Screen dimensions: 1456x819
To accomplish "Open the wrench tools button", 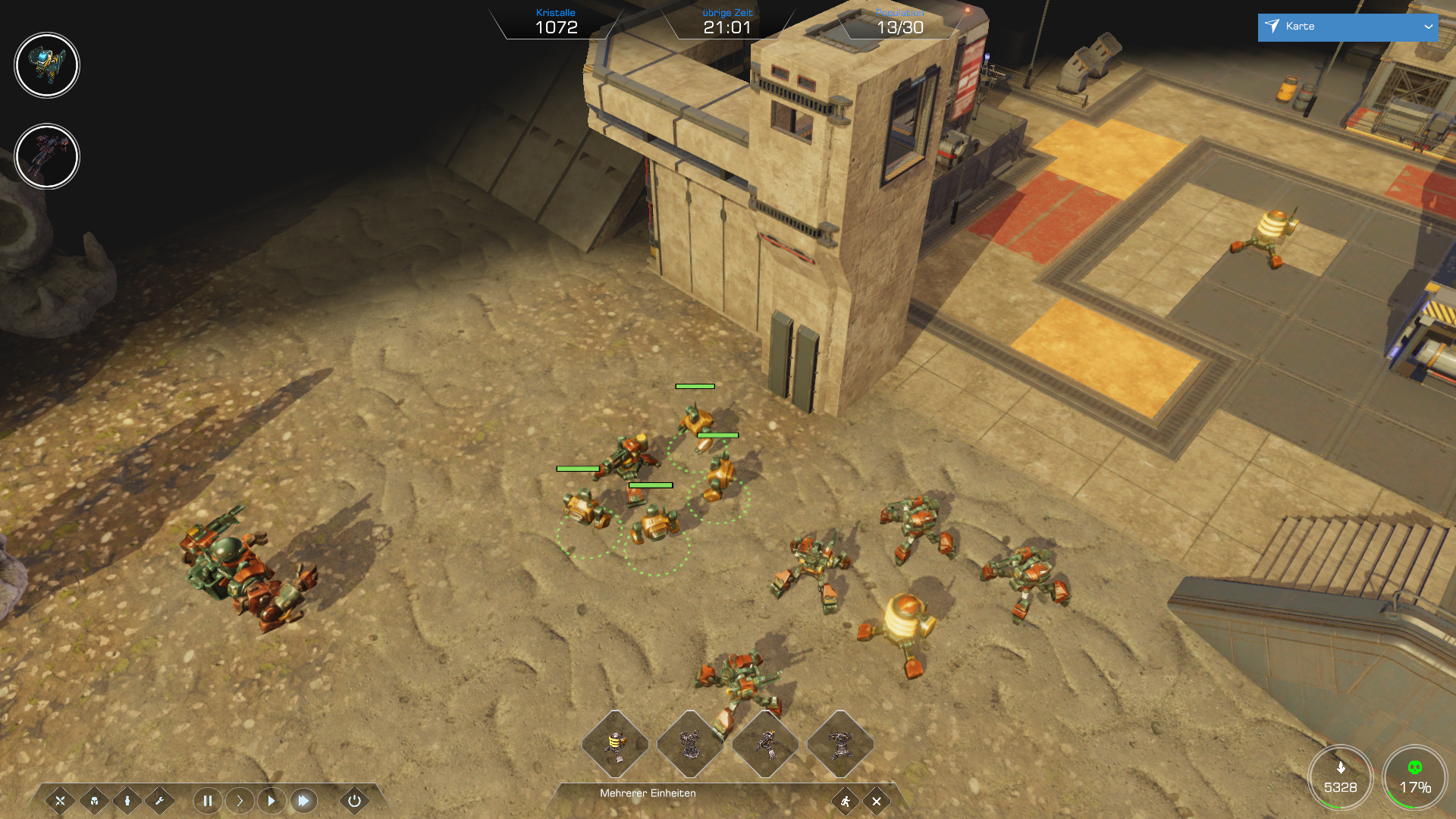I will pyautogui.click(x=160, y=801).
